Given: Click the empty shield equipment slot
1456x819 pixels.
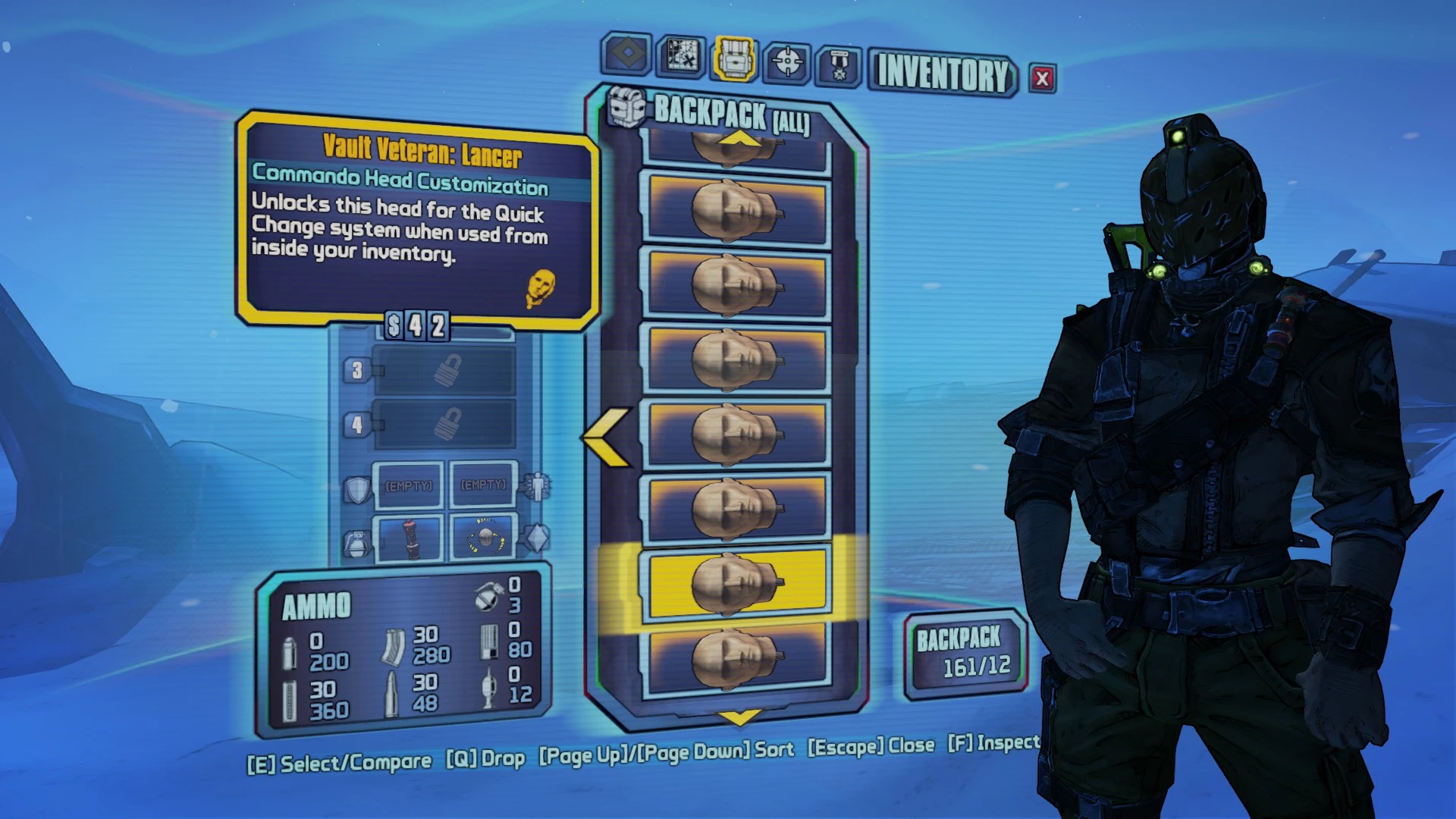Looking at the screenshot, I should point(407,485).
